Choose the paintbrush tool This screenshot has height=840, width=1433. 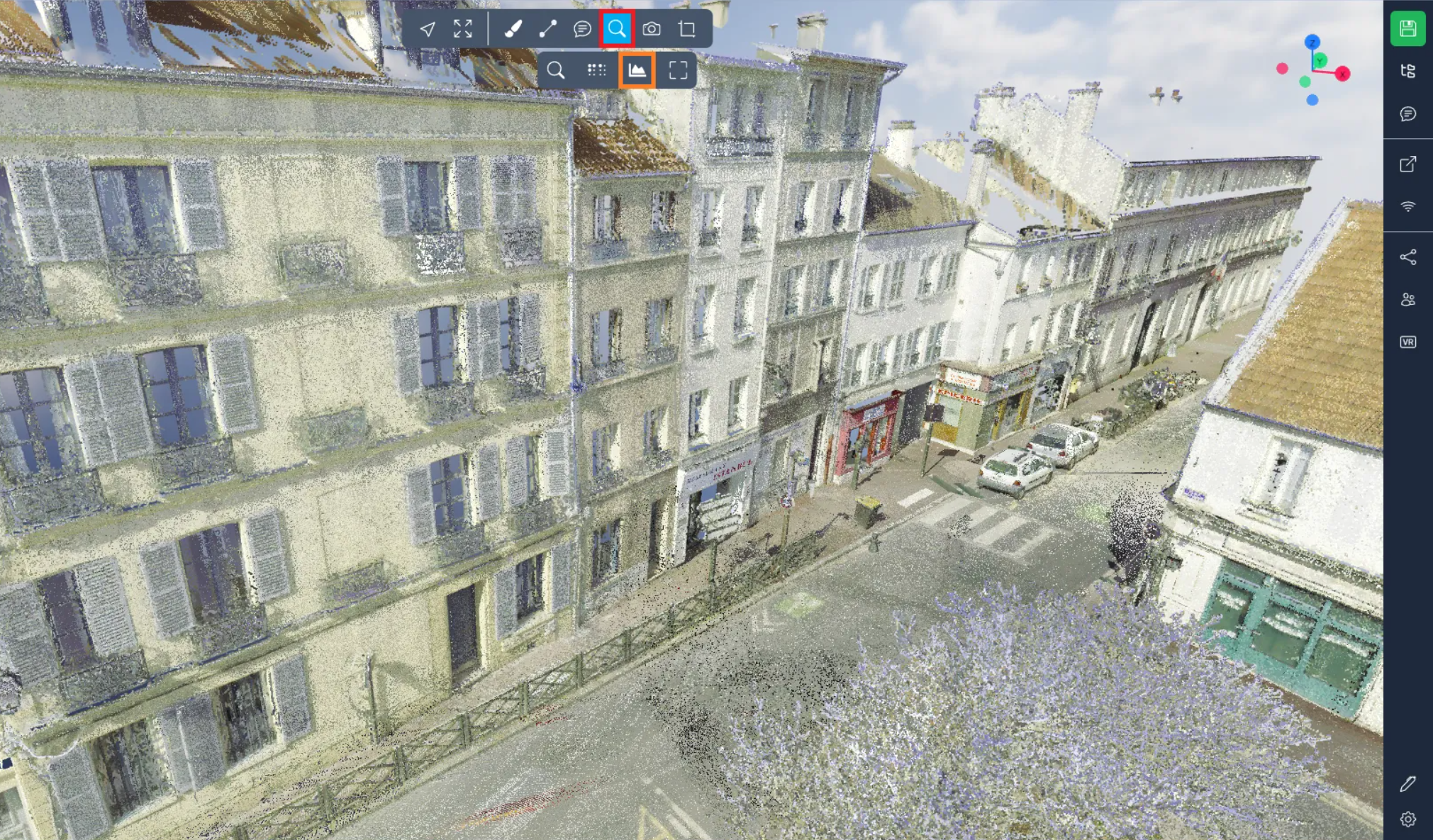point(513,29)
